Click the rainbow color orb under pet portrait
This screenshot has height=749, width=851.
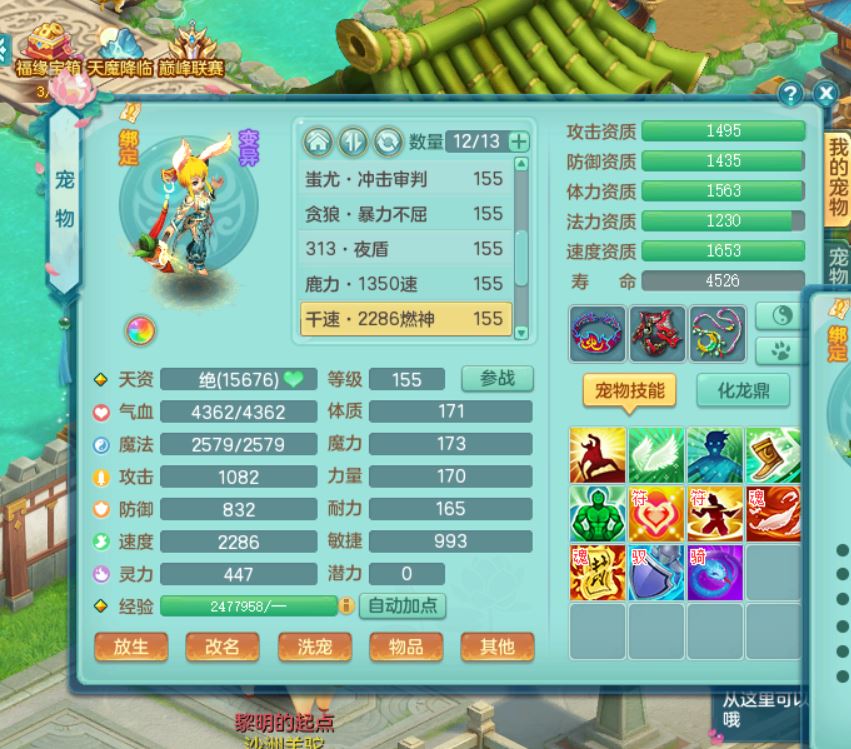click(x=139, y=329)
